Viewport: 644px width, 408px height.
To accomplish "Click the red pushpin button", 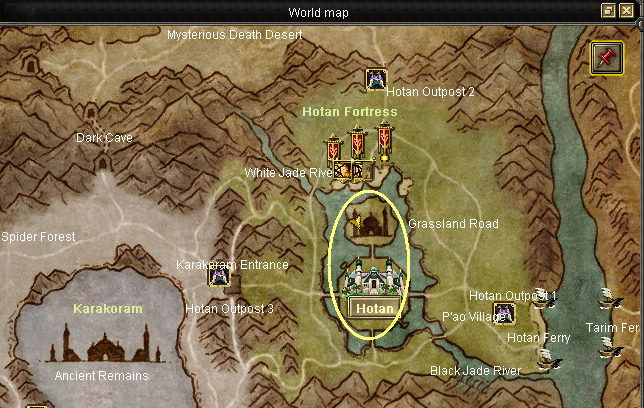I will [x=606, y=57].
